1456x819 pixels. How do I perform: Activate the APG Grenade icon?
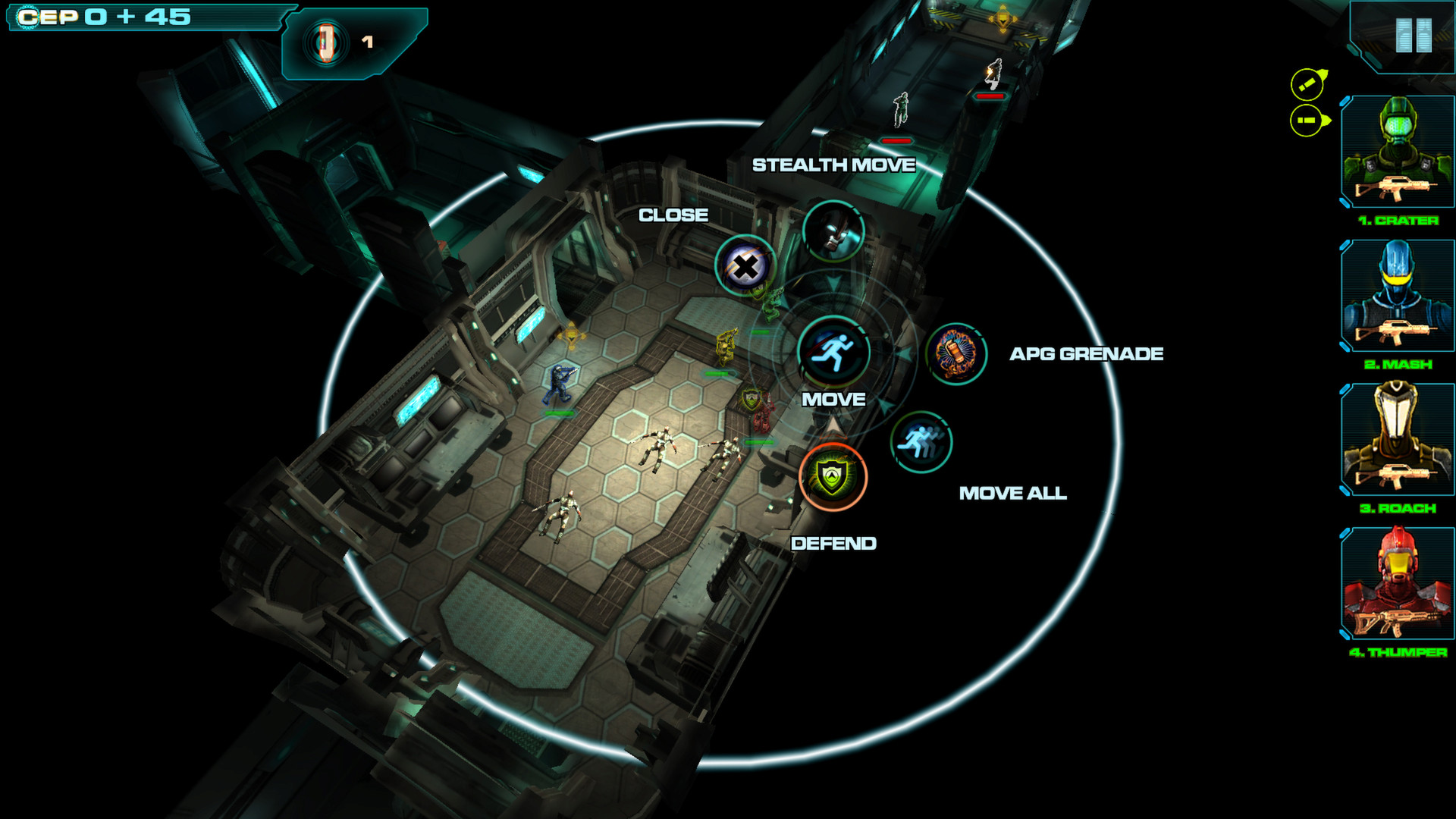coord(955,355)
